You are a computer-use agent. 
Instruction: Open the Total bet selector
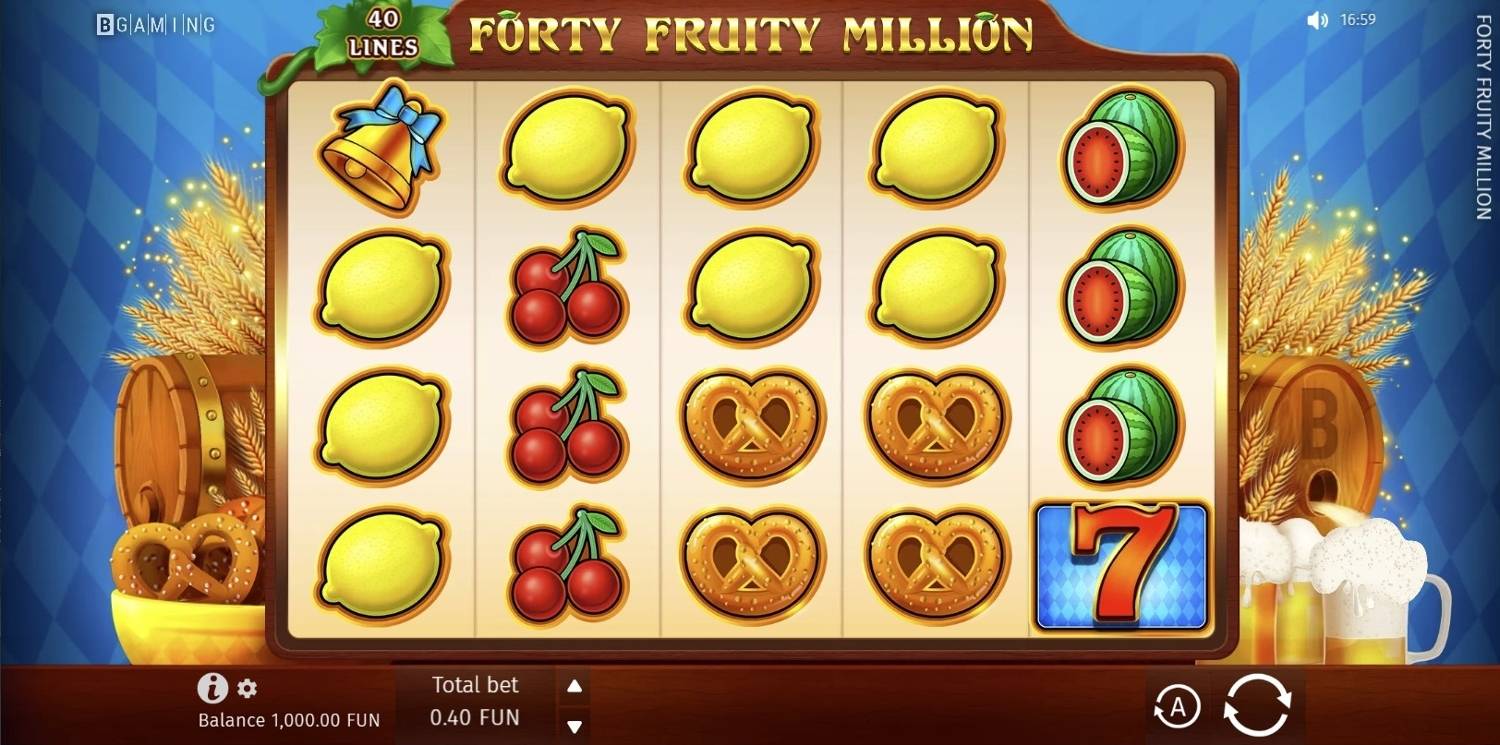pyautogui.click(x=476, y=701)
